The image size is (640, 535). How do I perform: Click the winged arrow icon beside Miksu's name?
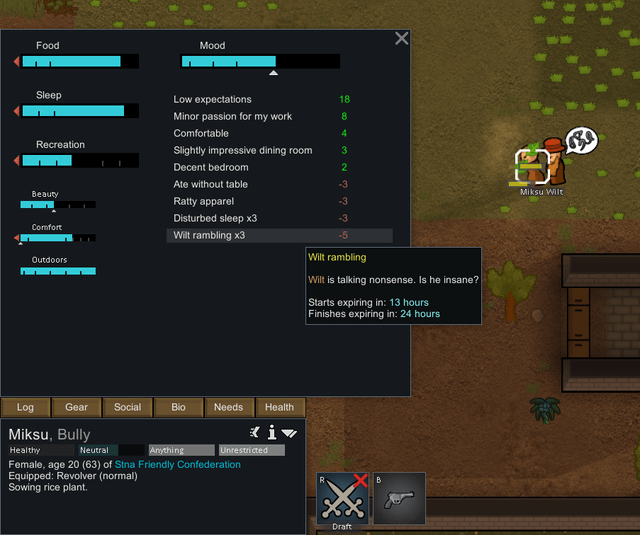tap(289, 433)
